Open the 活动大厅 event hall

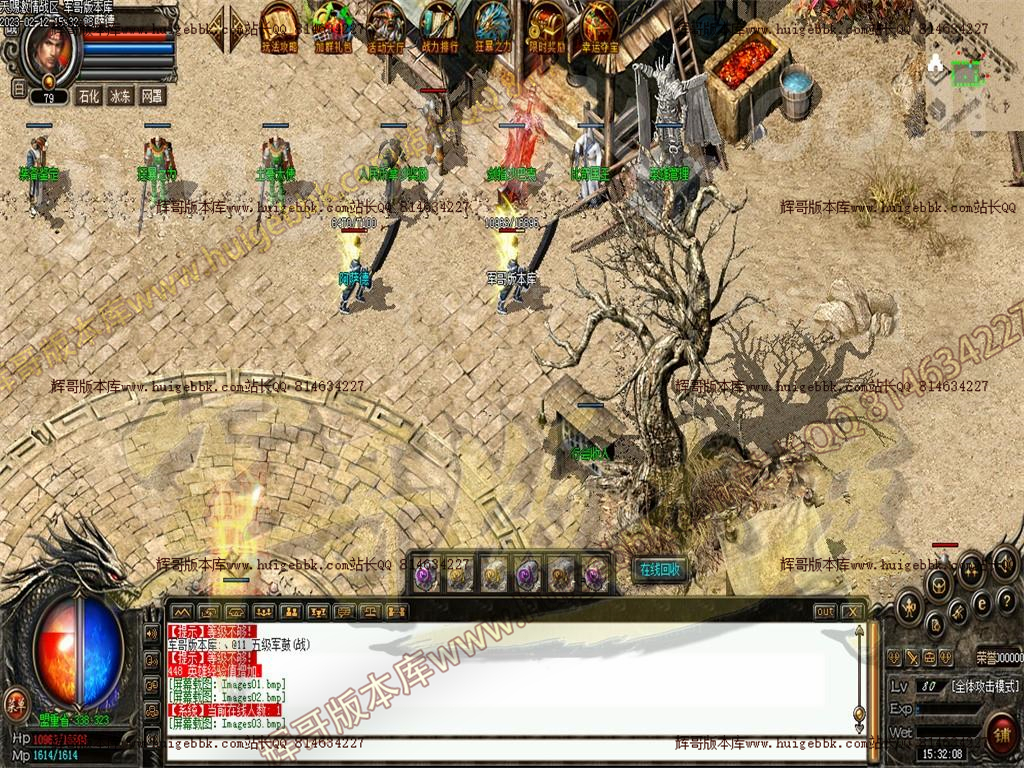[386, 27]
